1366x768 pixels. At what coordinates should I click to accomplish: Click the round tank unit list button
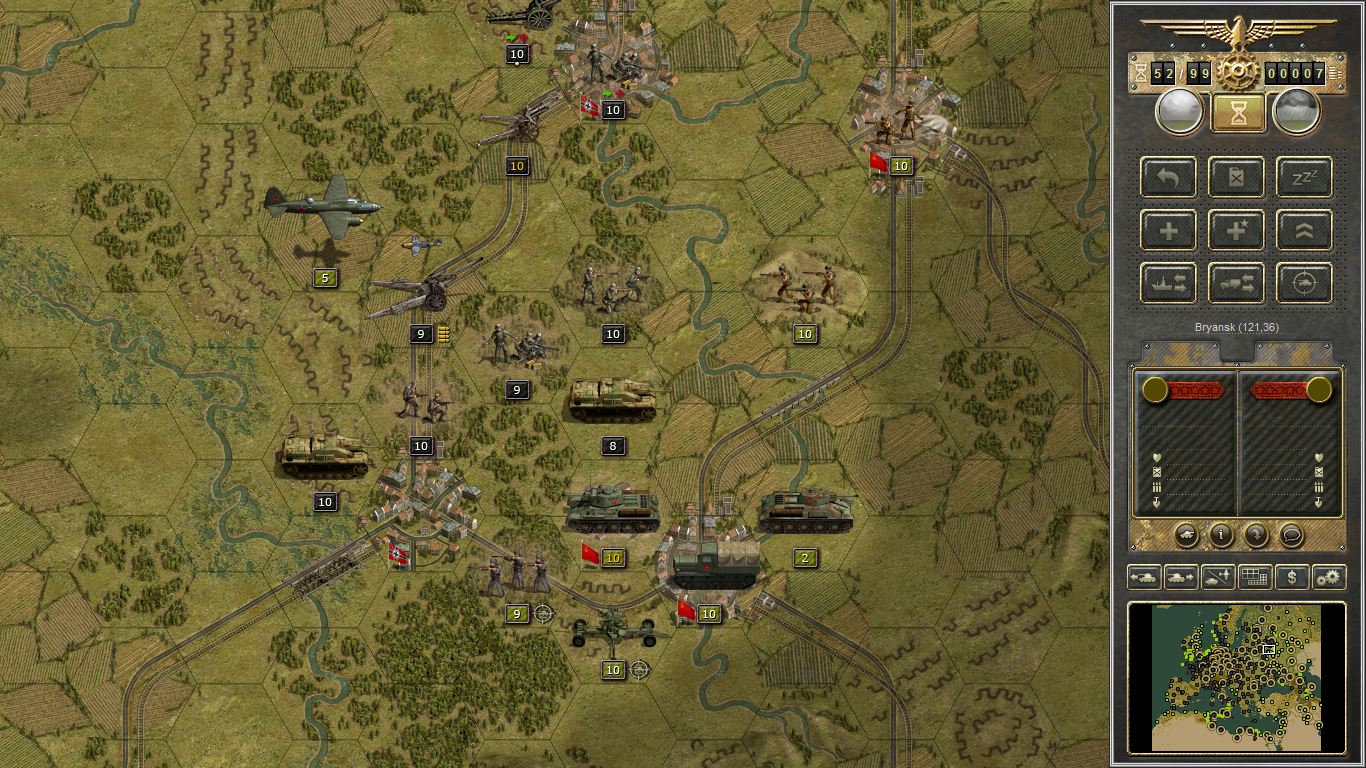pos(1187,535)
